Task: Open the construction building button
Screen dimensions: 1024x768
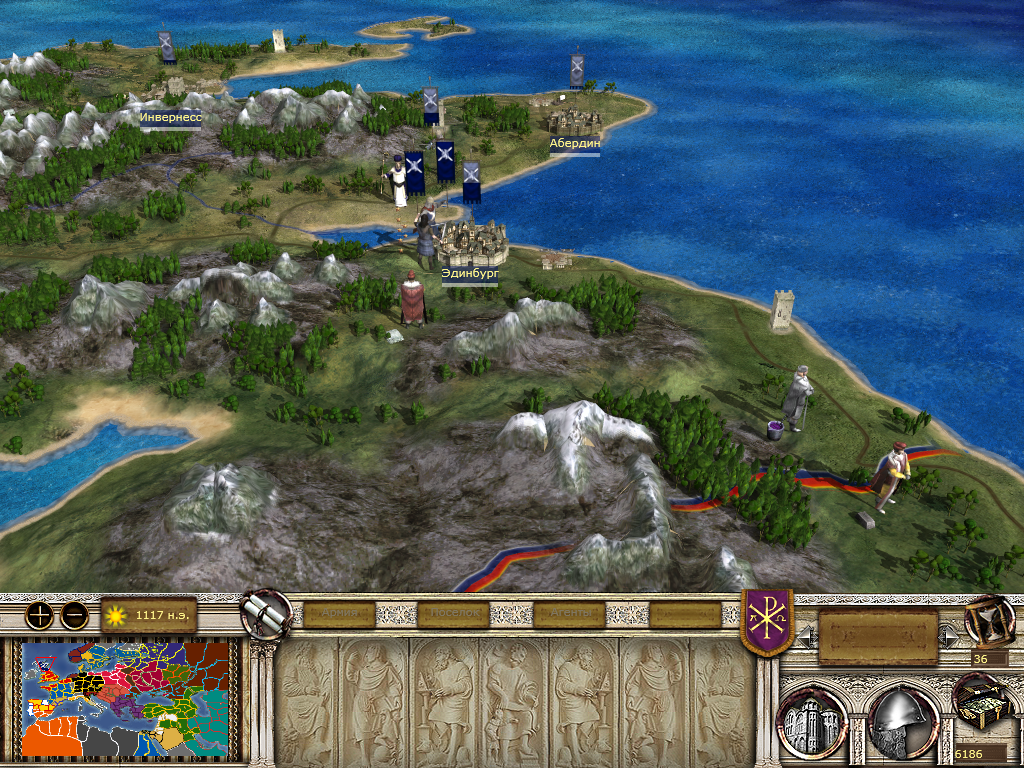Action: coord(811,719)
